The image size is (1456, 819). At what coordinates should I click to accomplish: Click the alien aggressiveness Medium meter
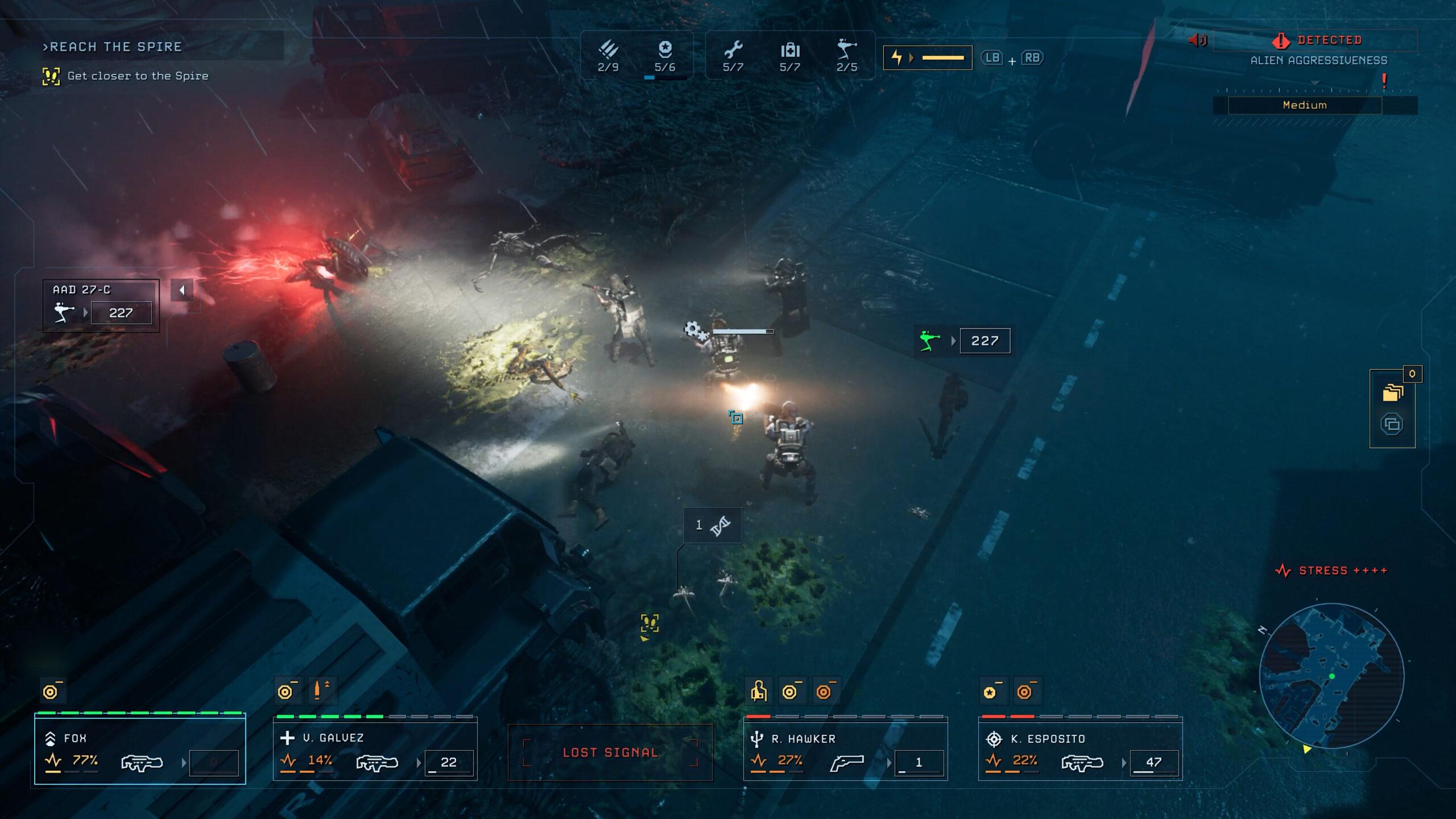1305,105
